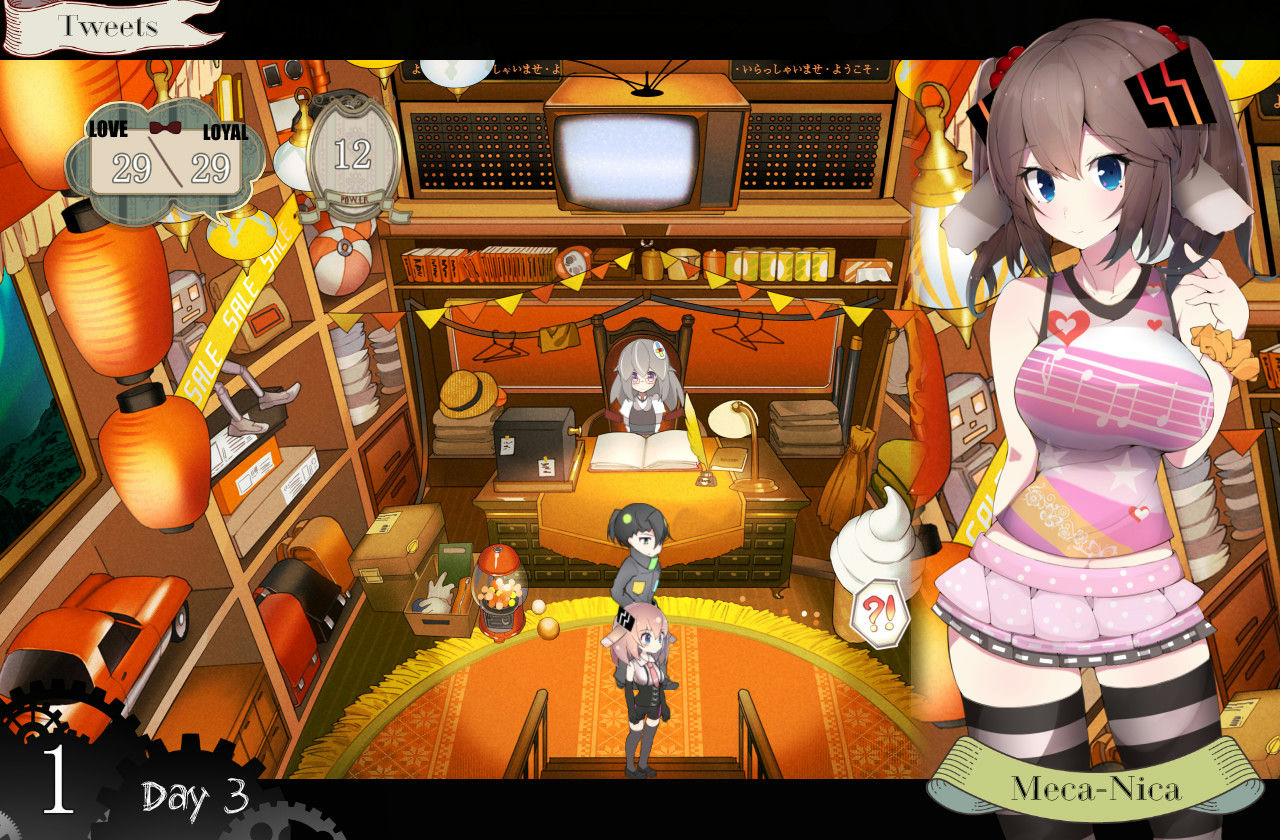Open the book on the shopkeeper's desk

643,448
